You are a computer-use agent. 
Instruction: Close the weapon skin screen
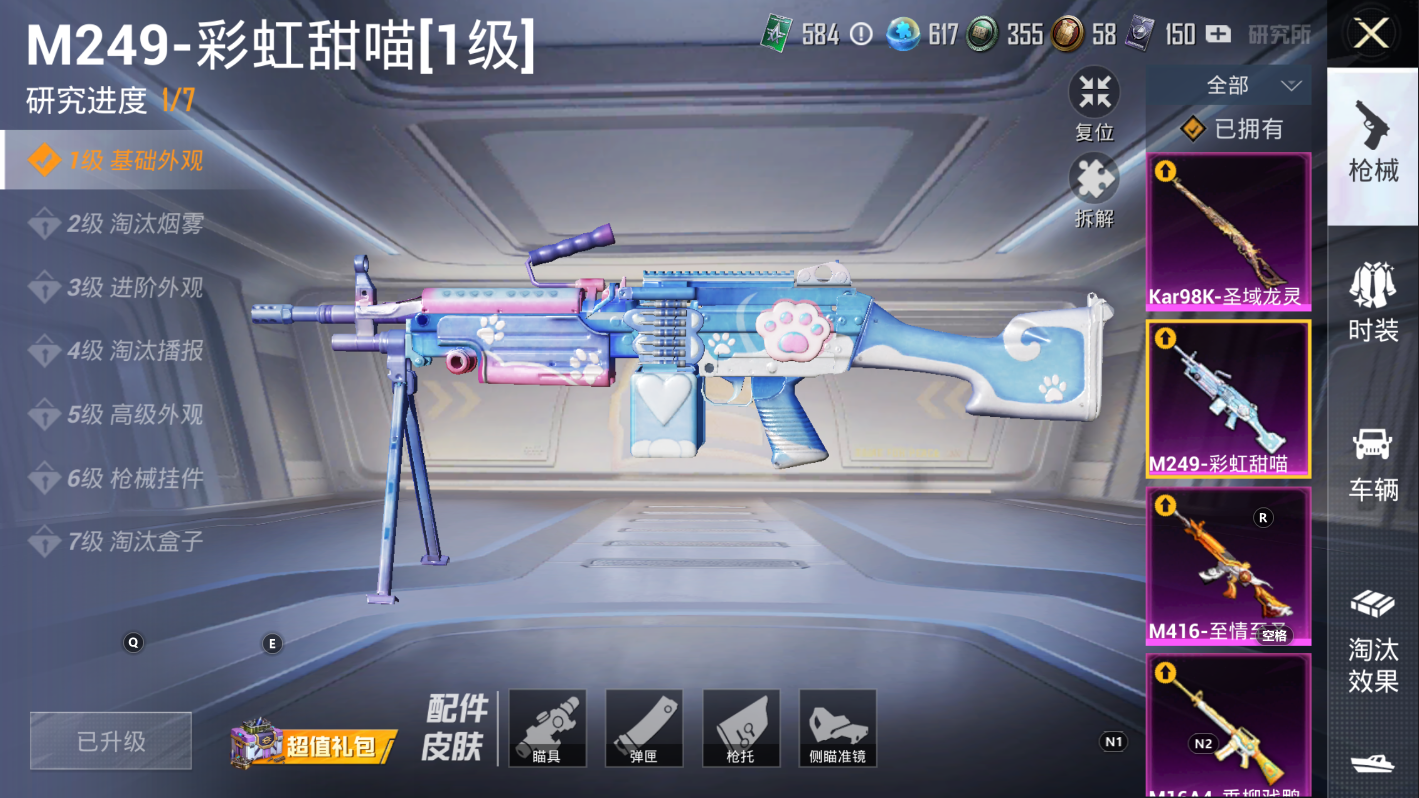1371,34
